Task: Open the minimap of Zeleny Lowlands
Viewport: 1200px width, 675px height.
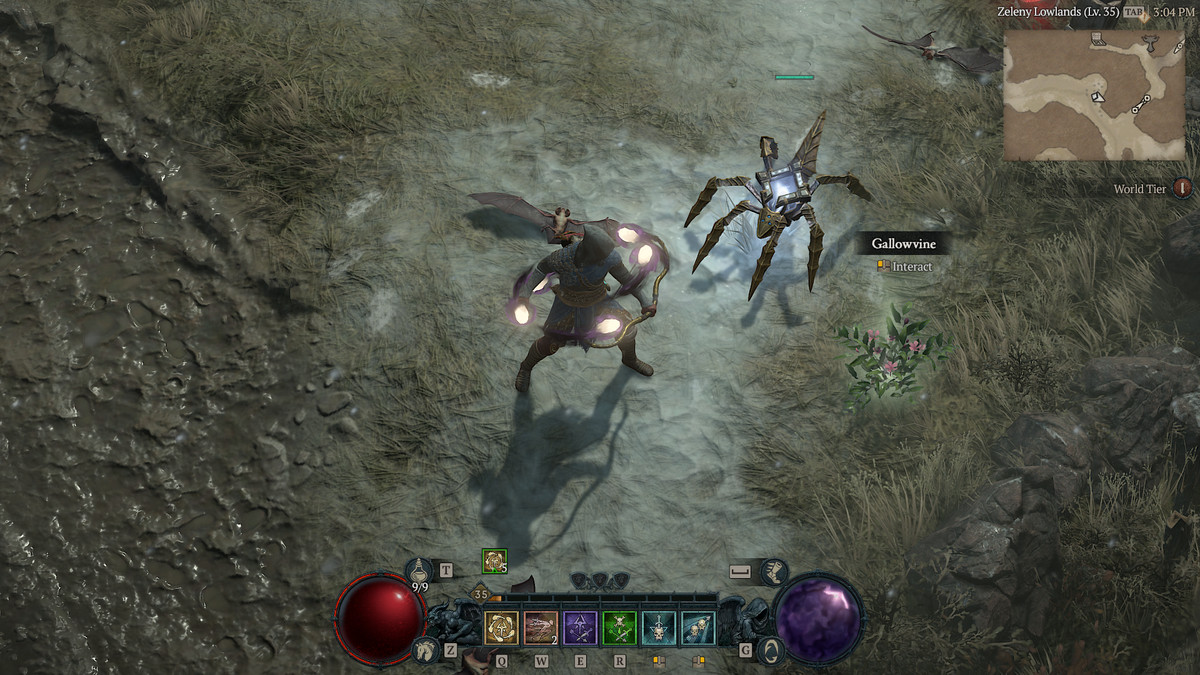Action: click(1093, 95)
